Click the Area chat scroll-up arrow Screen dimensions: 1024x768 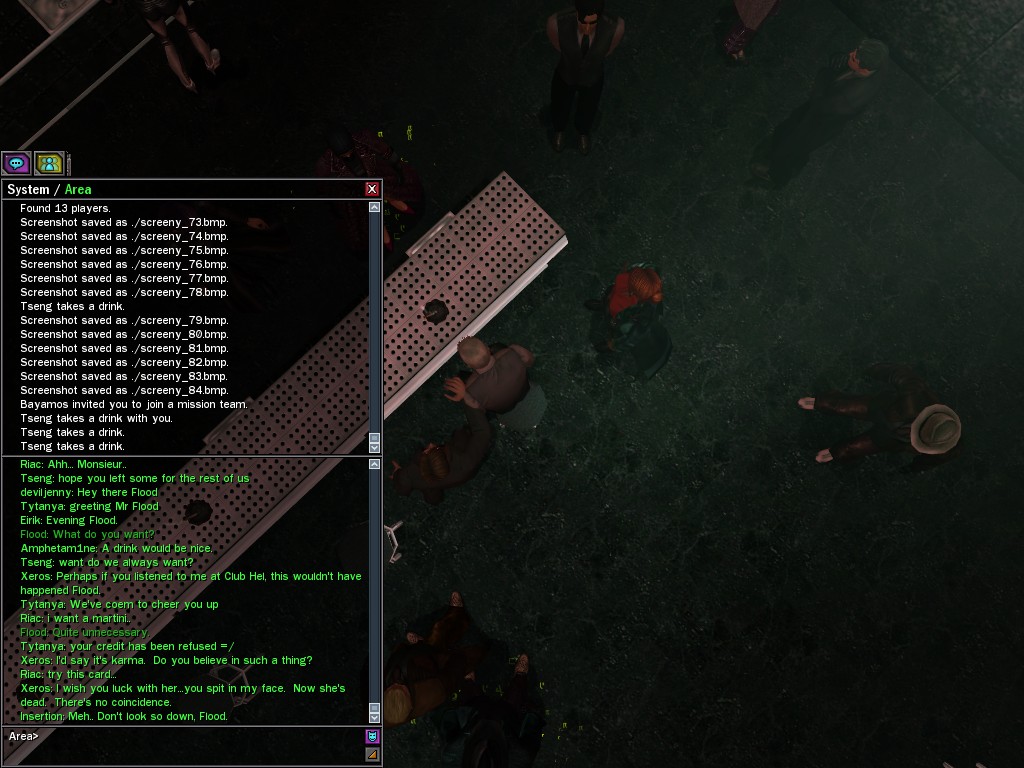(375, 464)
